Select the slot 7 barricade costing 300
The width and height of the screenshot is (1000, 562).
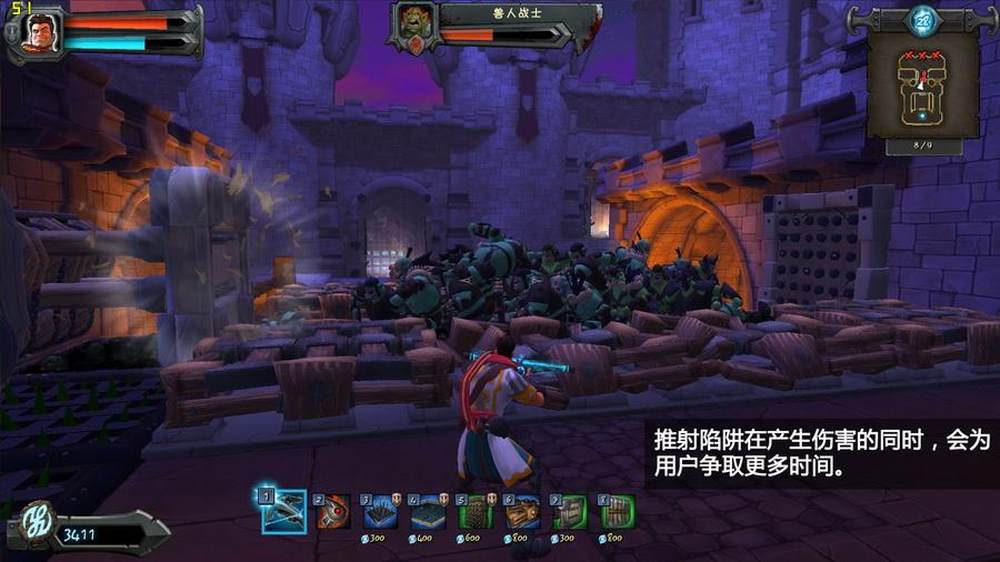[570, 511]
